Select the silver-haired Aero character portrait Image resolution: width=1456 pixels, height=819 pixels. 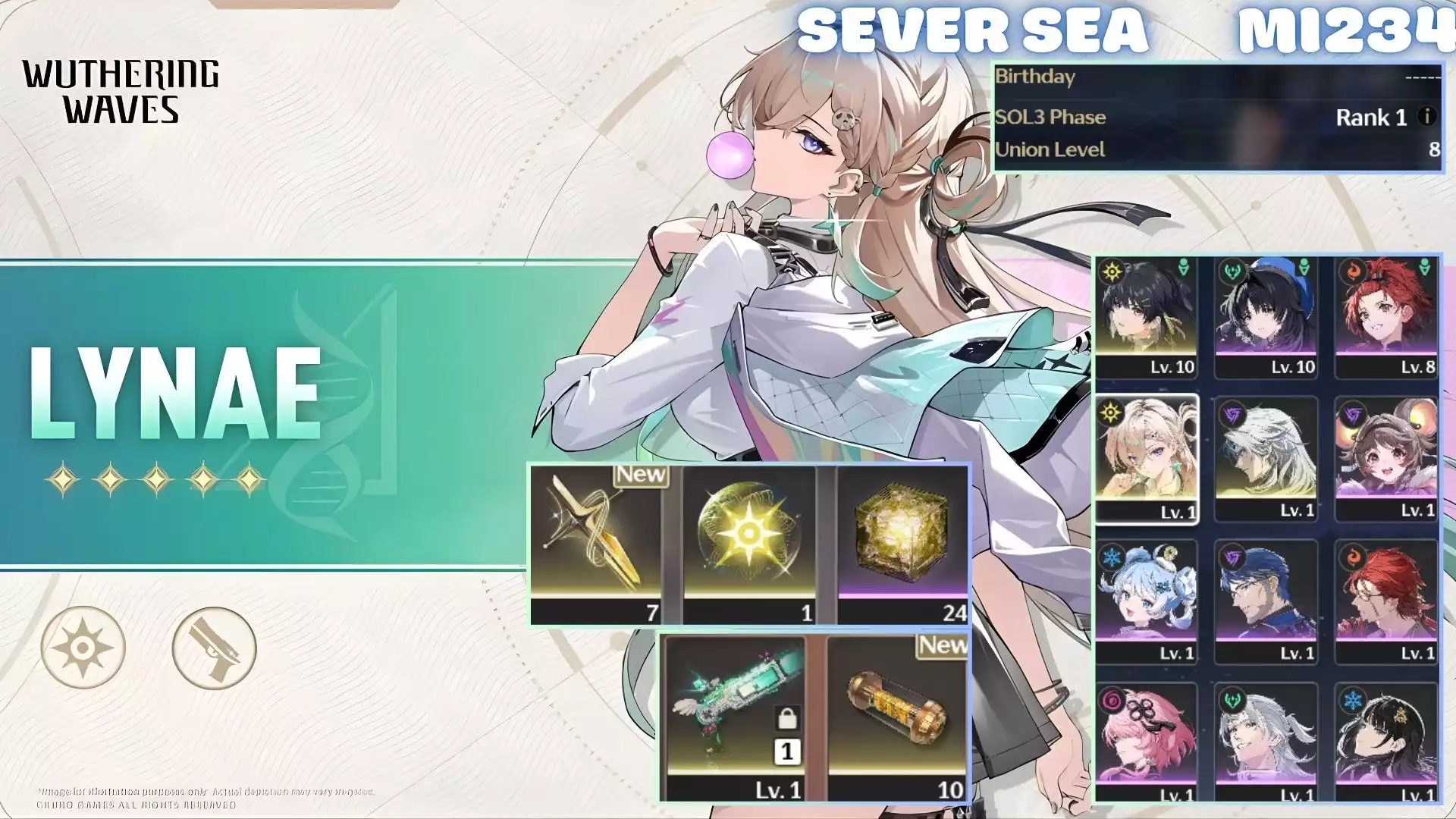click(1266, 741)
